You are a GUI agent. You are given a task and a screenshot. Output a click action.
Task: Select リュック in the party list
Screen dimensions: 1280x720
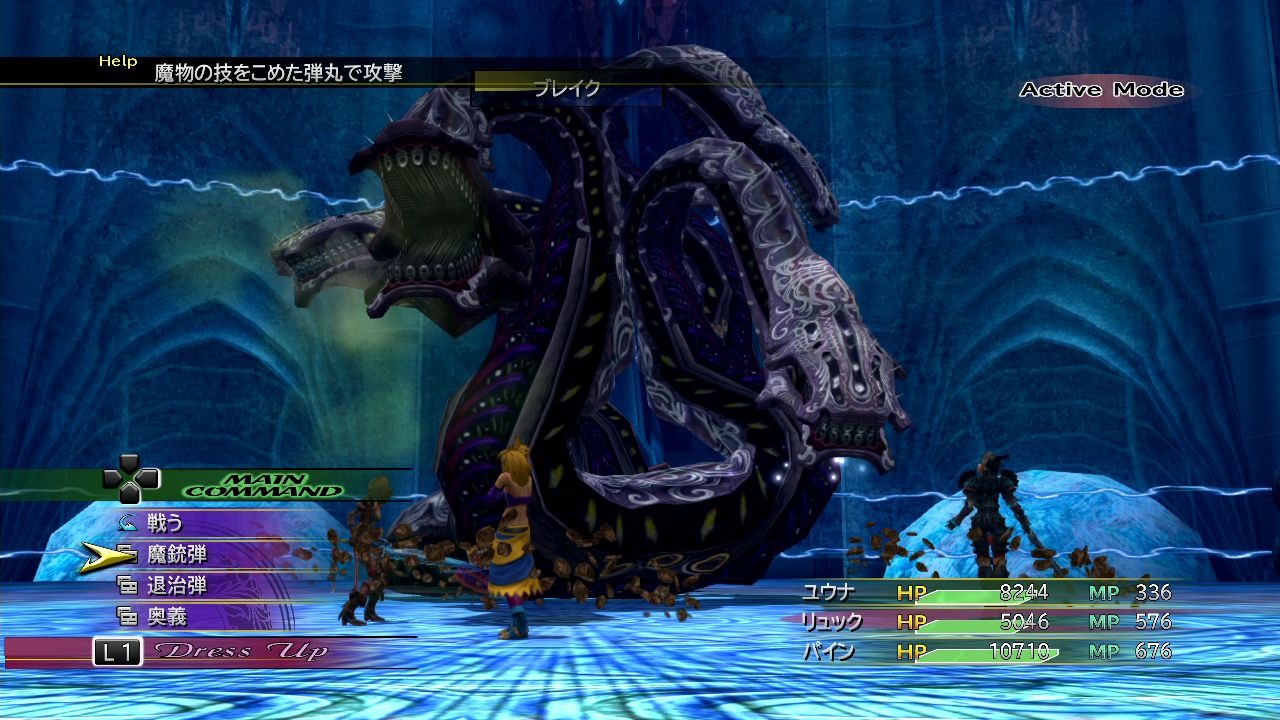coord(832,622)
